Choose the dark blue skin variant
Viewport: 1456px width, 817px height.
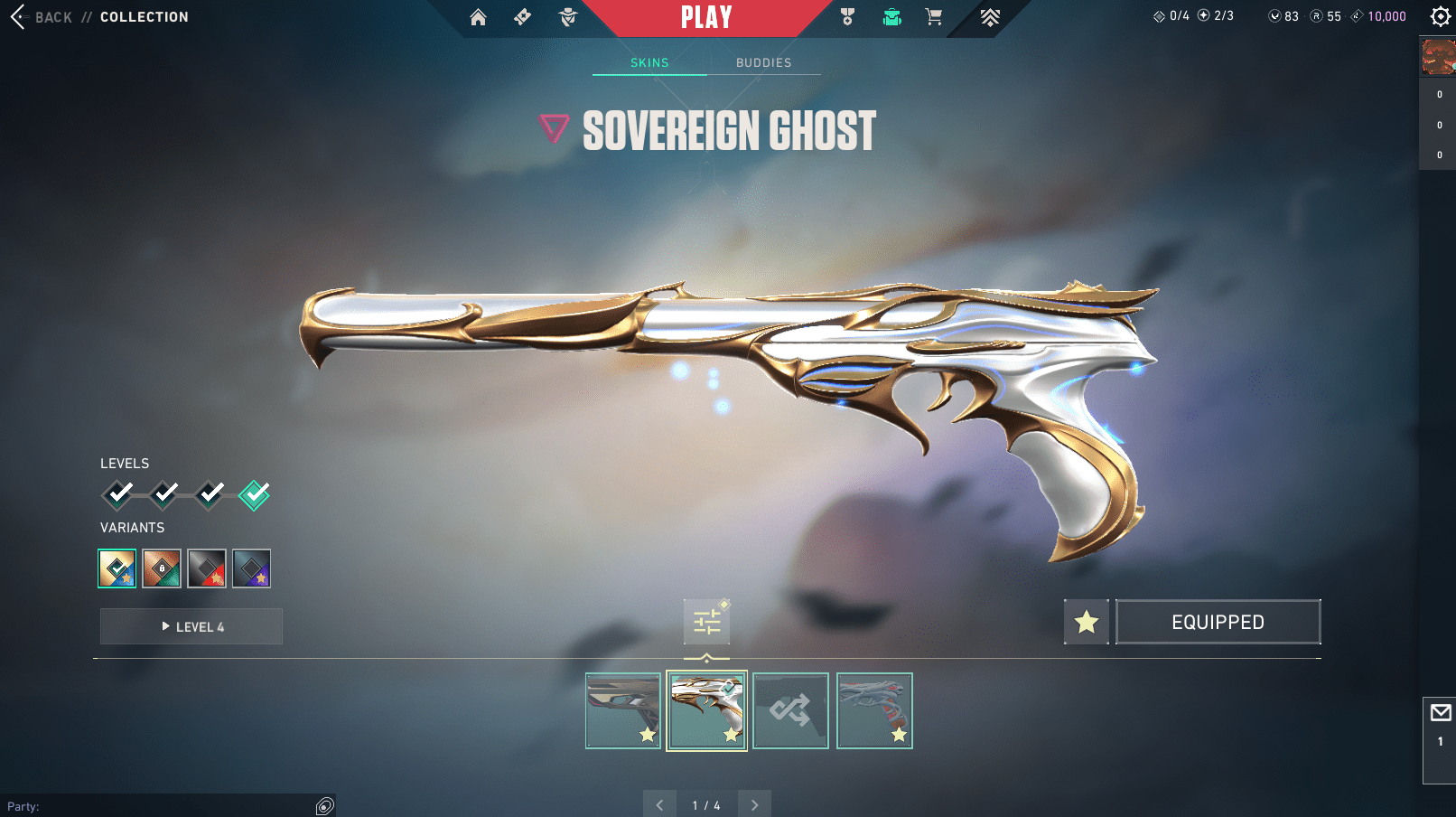(251, 568)
